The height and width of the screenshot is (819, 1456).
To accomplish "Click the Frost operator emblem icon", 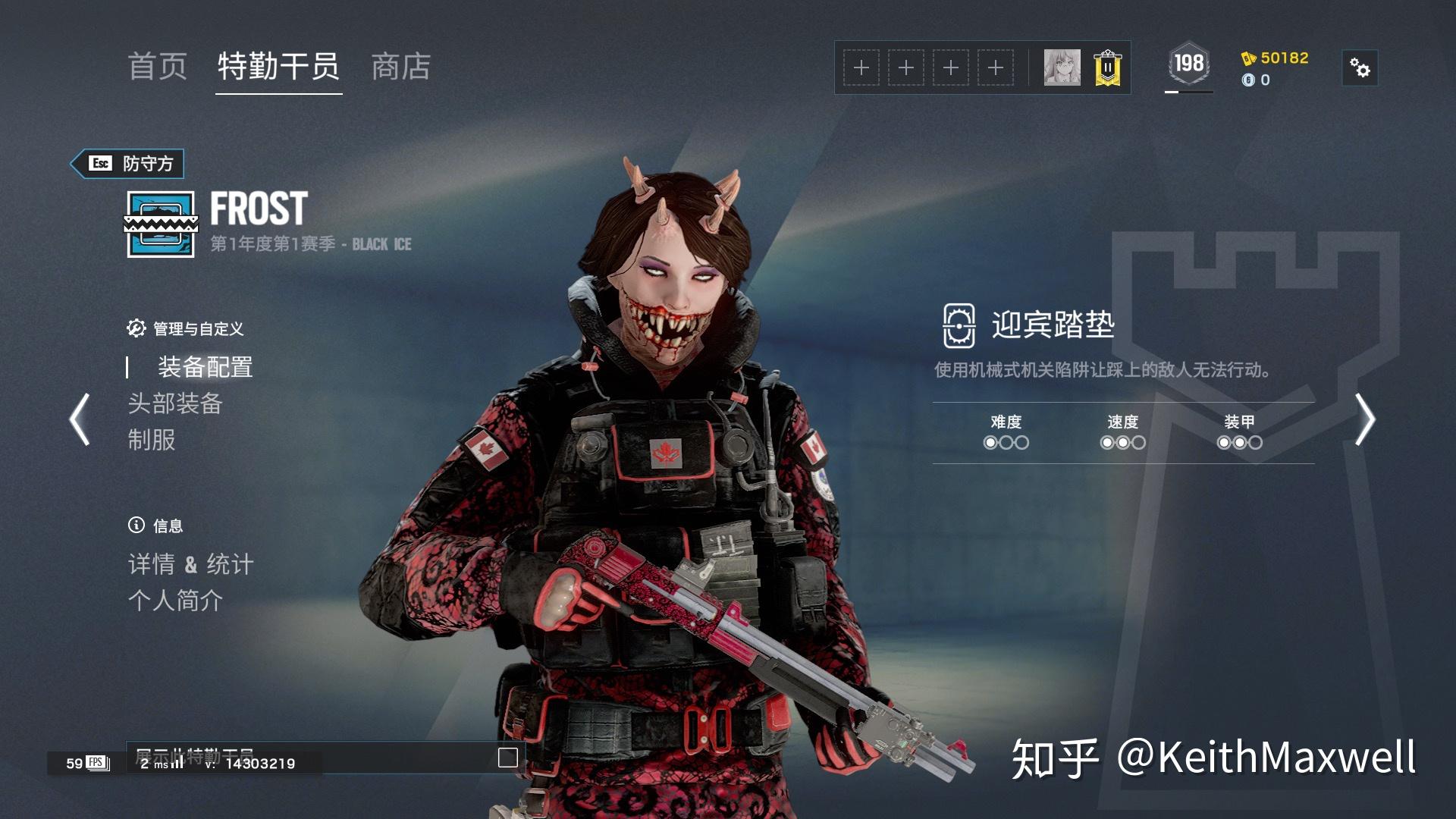I will point(161,224).
